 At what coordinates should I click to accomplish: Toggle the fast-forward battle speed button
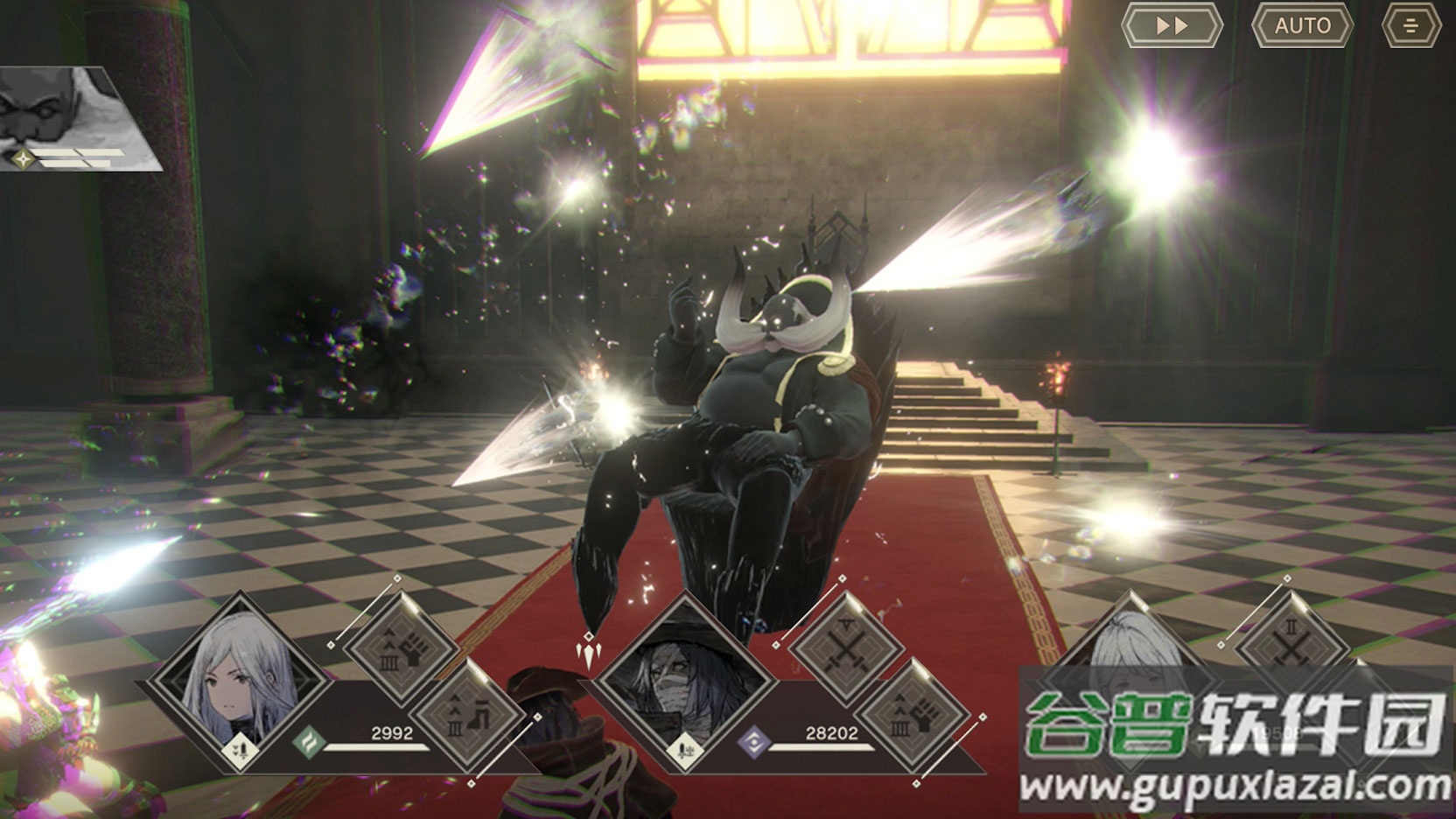(x=1172, y=25)
